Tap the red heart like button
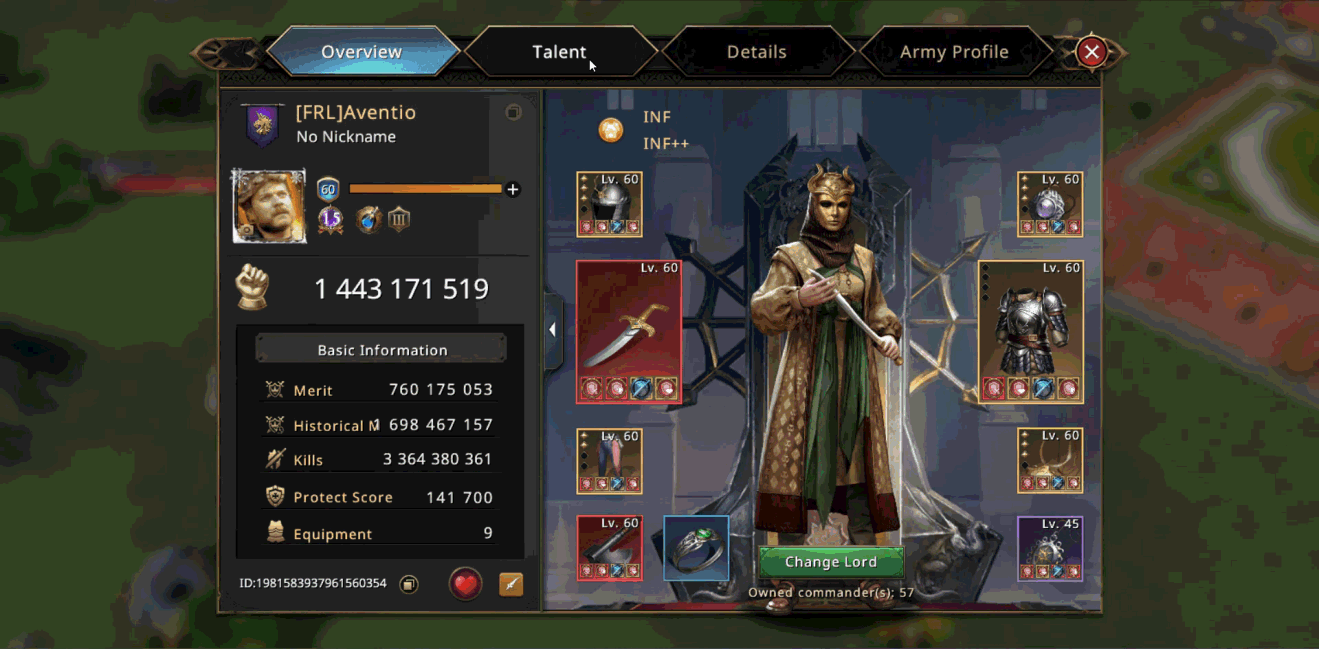Screen dimensions: 1319x649 [465, 584]
